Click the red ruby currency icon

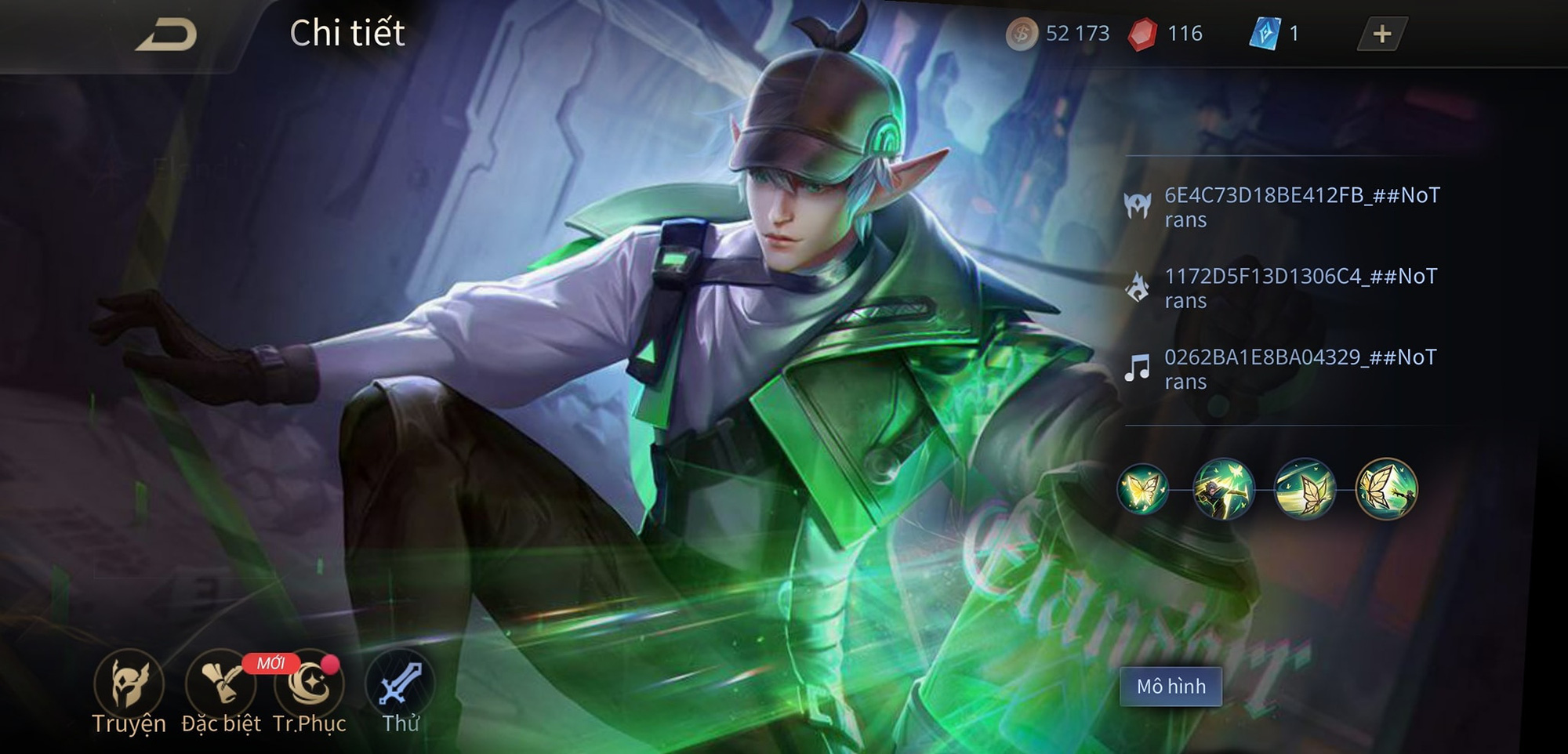click(1142, 34)
